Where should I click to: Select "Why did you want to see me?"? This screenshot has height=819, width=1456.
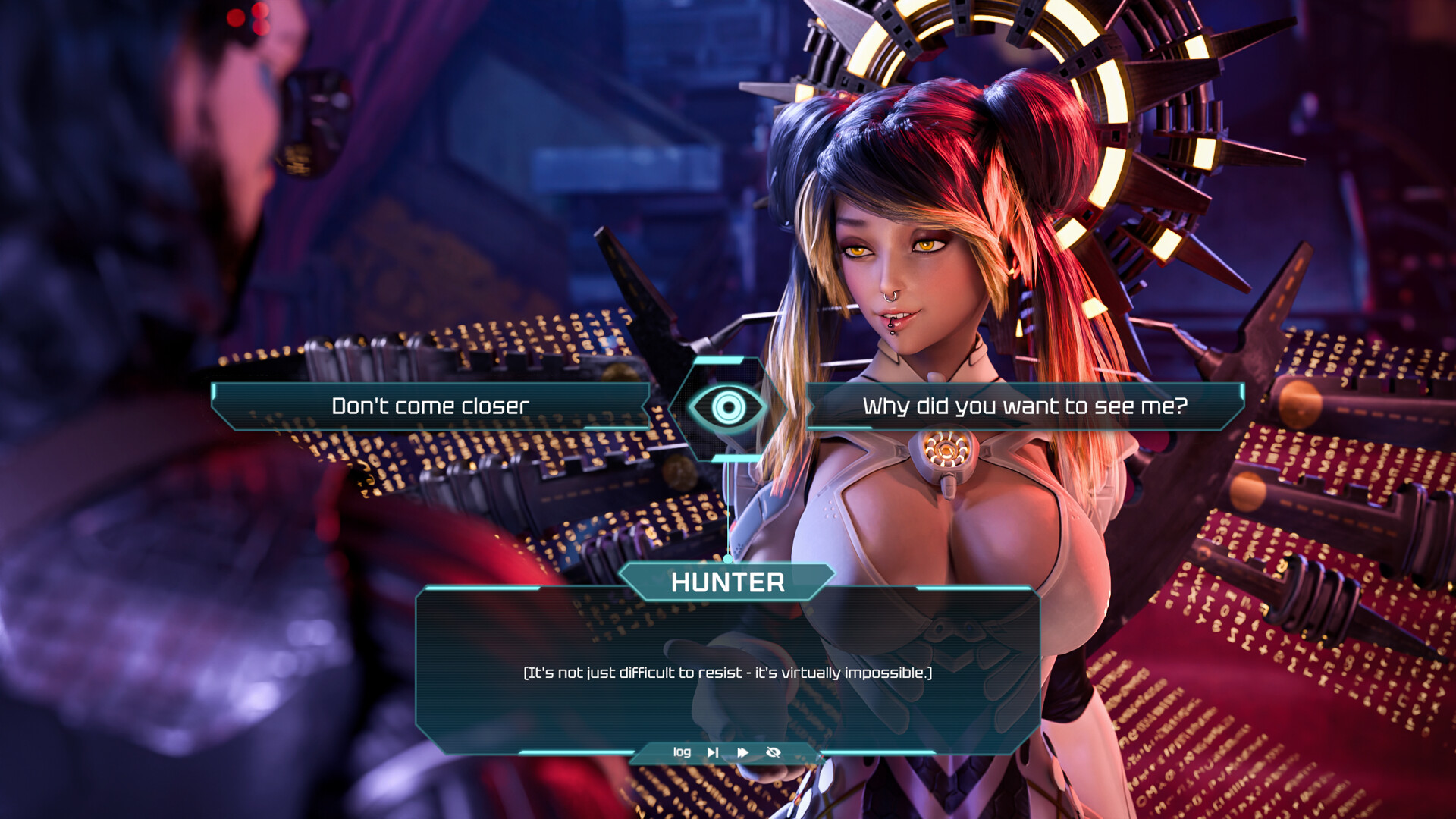click(x=1025, y=406)
